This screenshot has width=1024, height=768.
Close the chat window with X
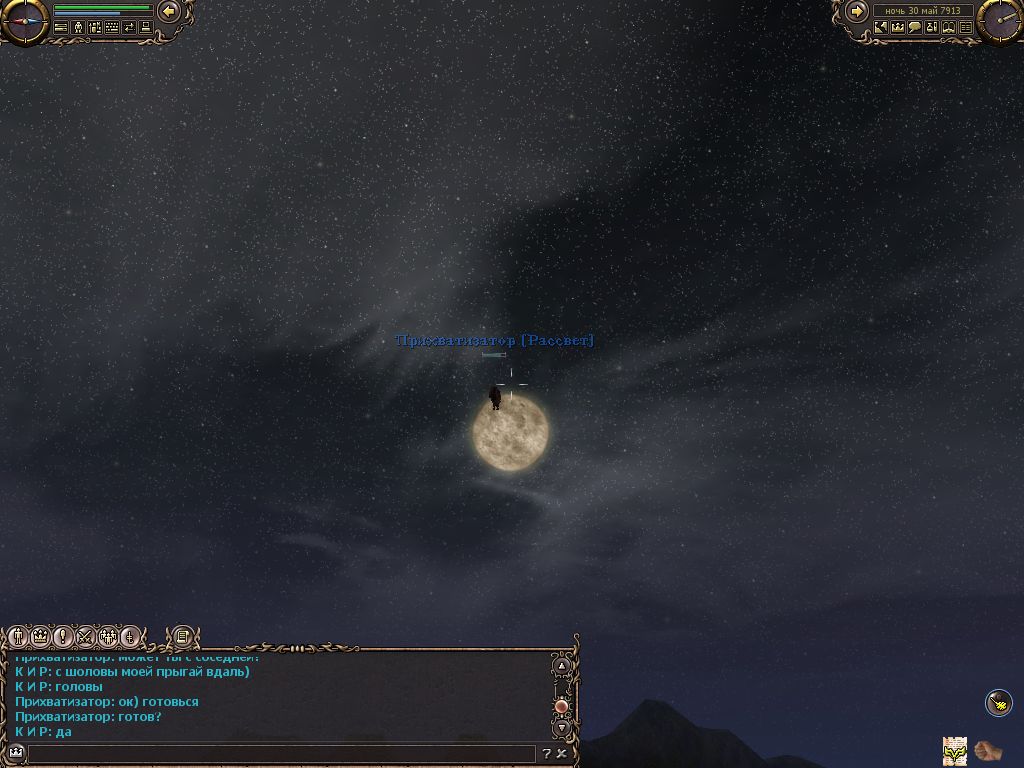tap(562, 753)
